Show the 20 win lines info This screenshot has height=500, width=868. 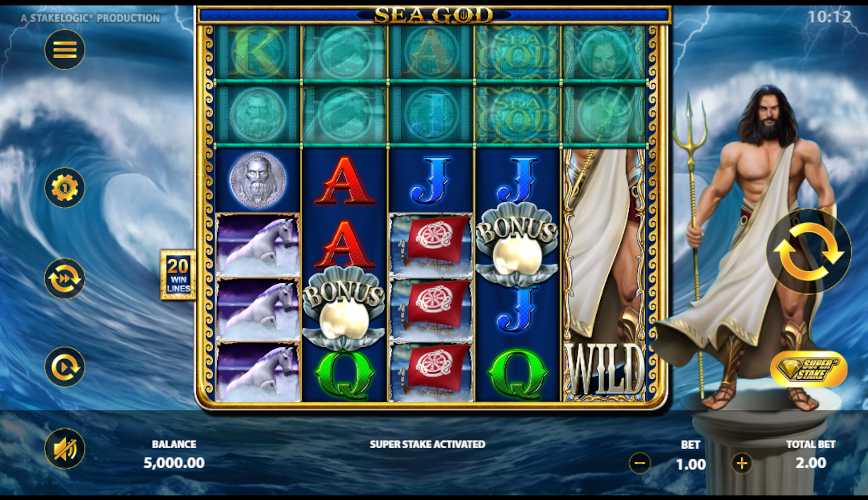(x=178, y=275)
